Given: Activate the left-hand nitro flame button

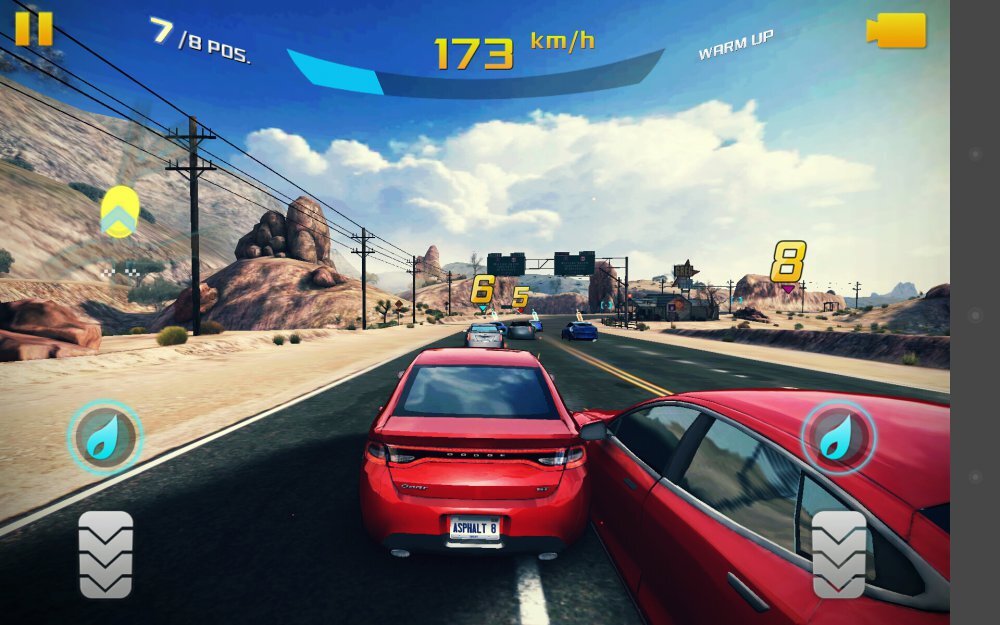Looking at the screenshot, I should tap(104, 438).
